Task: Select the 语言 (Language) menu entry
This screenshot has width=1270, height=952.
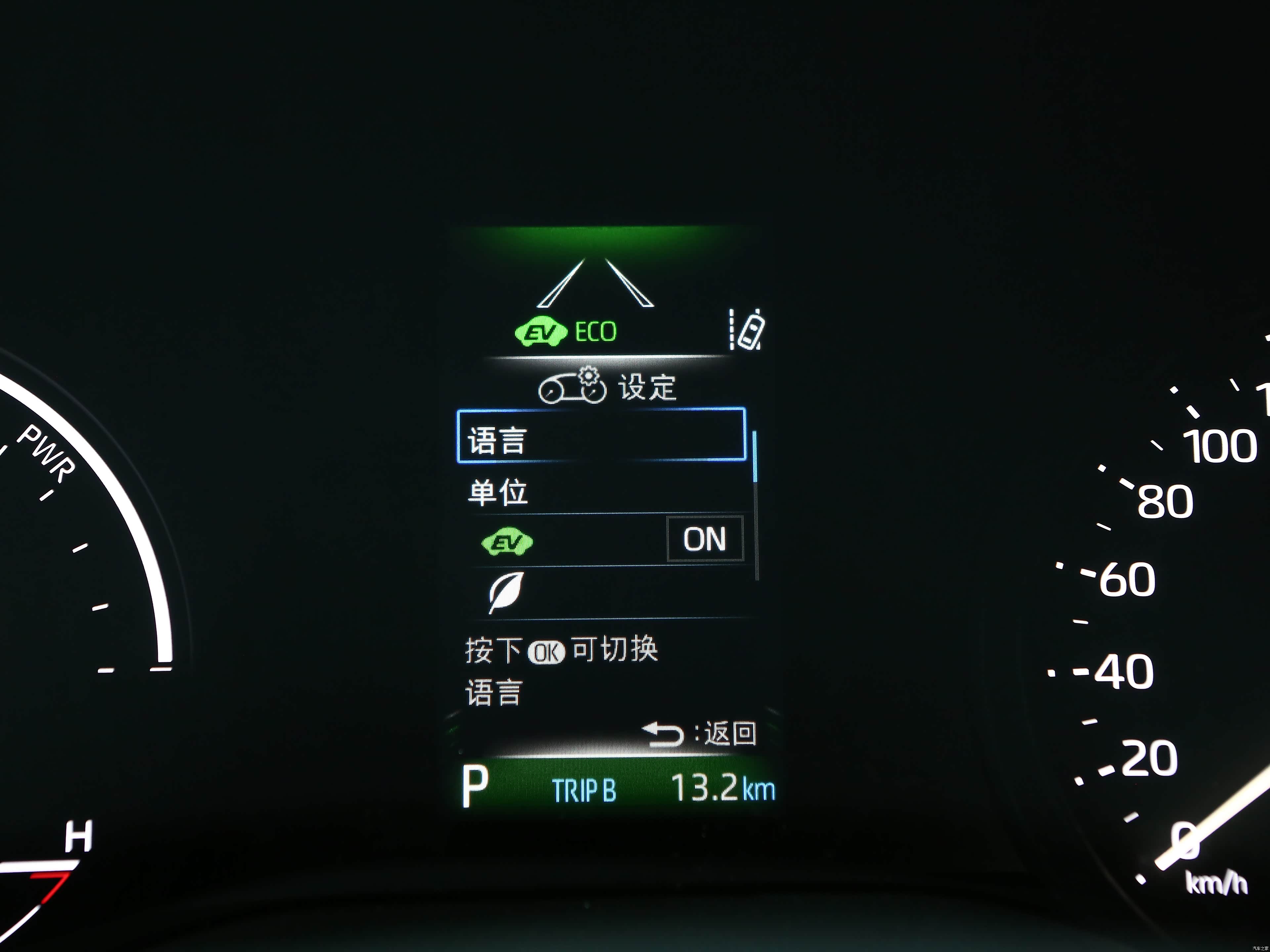Action: 601,435
